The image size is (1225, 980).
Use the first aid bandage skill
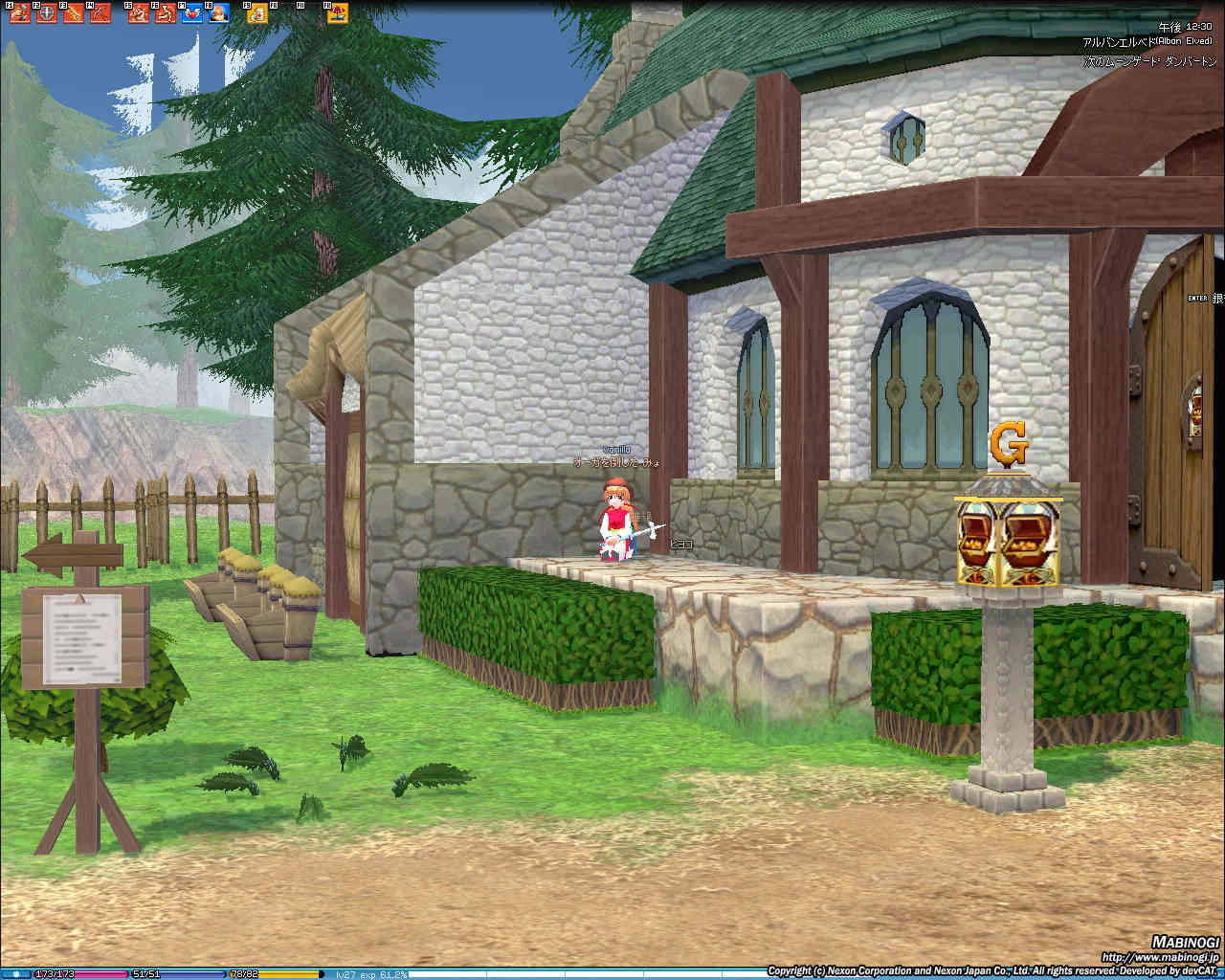click(x=257, y=13)
